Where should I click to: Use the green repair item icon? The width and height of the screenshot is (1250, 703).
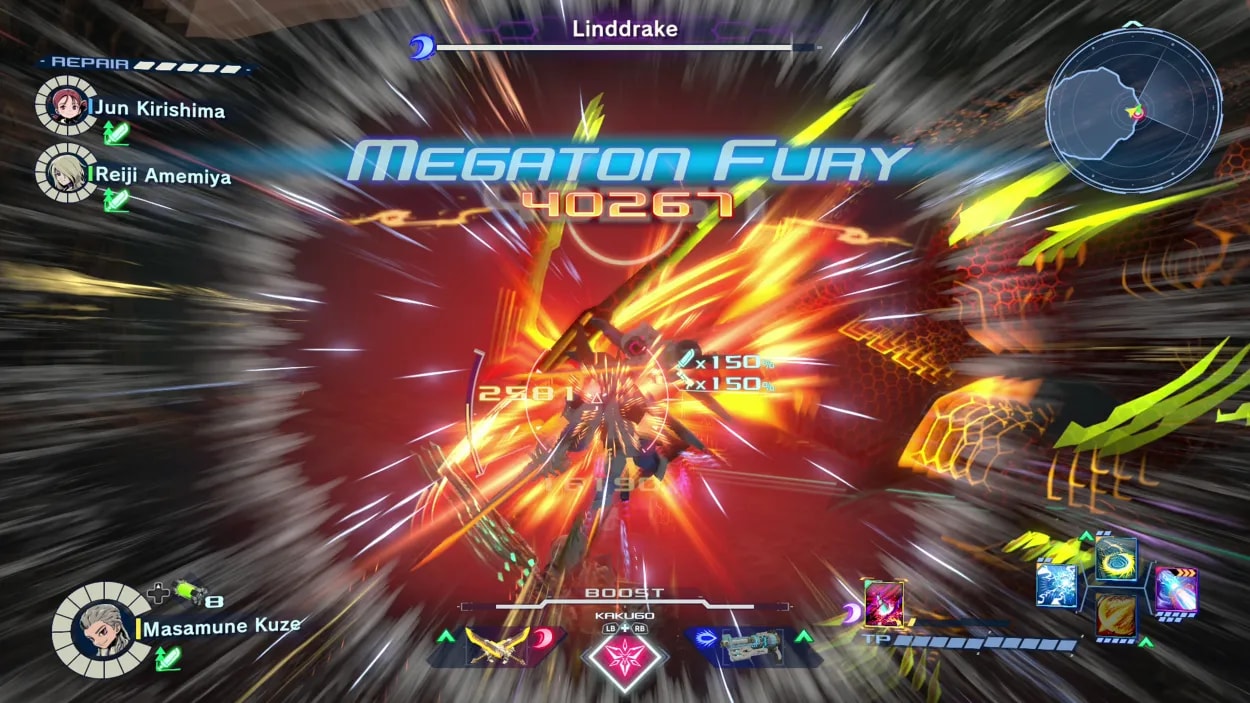(186, 592)
